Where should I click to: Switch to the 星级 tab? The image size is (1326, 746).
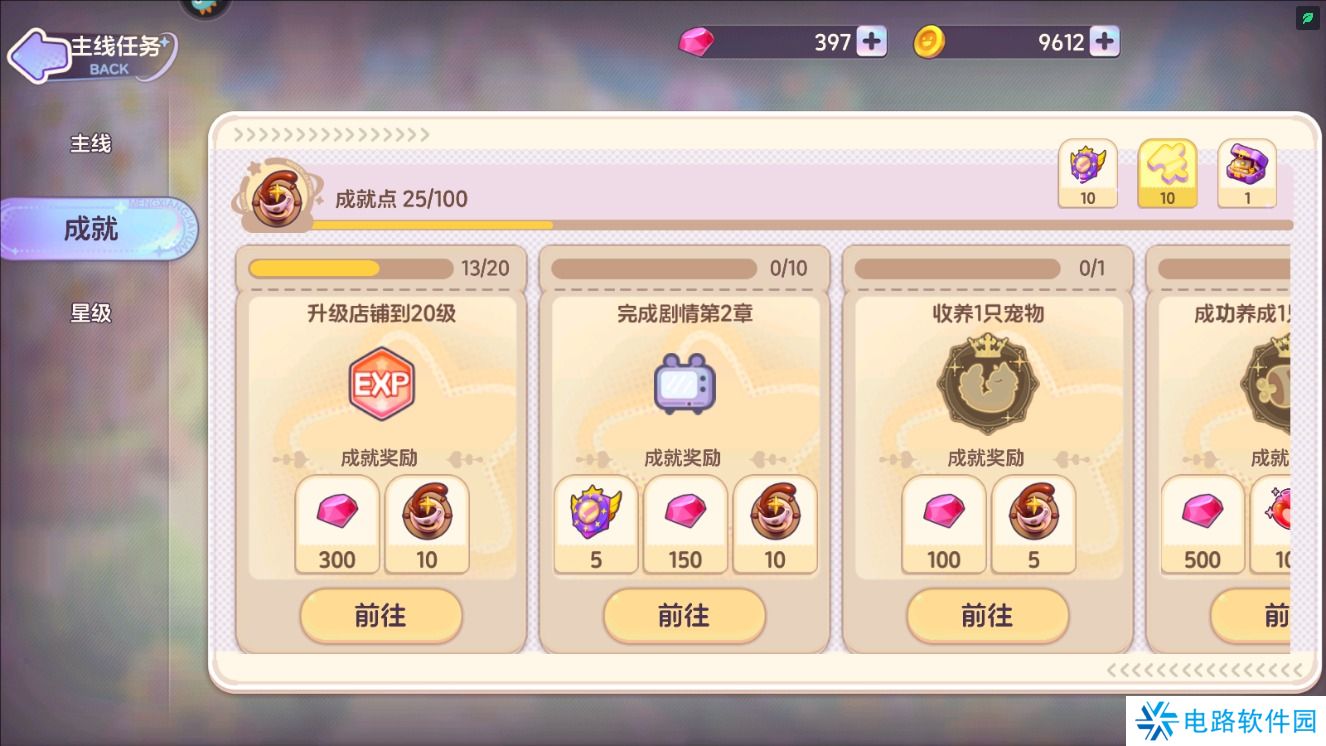90,313
